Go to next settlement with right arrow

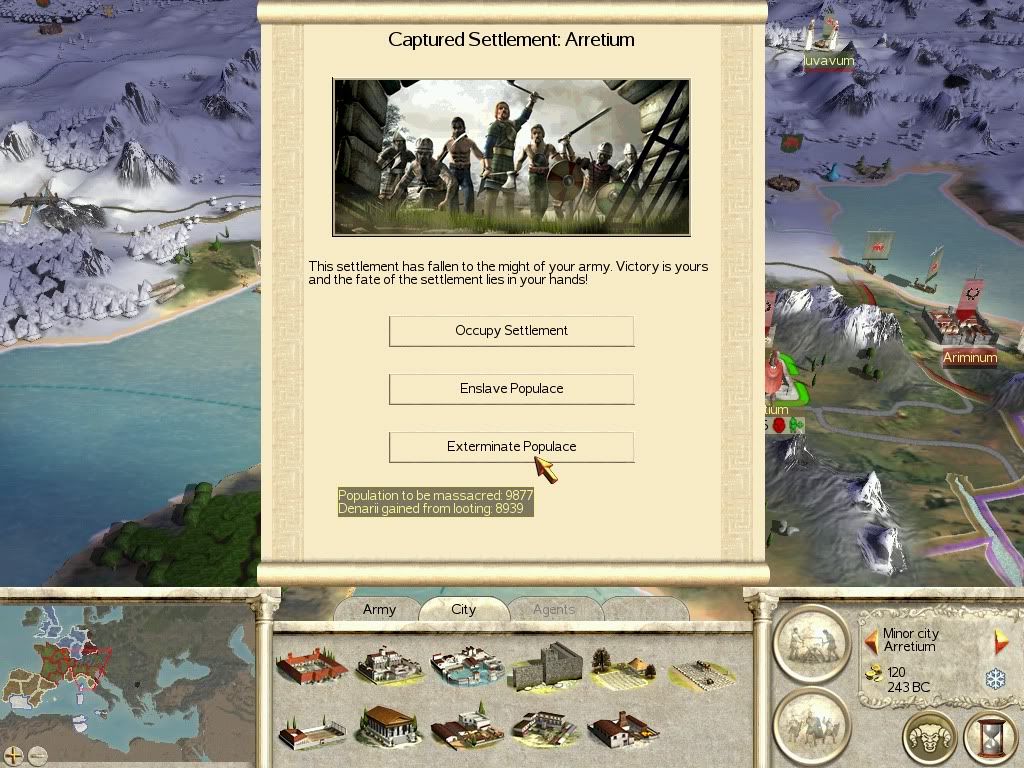(1000, 640)
